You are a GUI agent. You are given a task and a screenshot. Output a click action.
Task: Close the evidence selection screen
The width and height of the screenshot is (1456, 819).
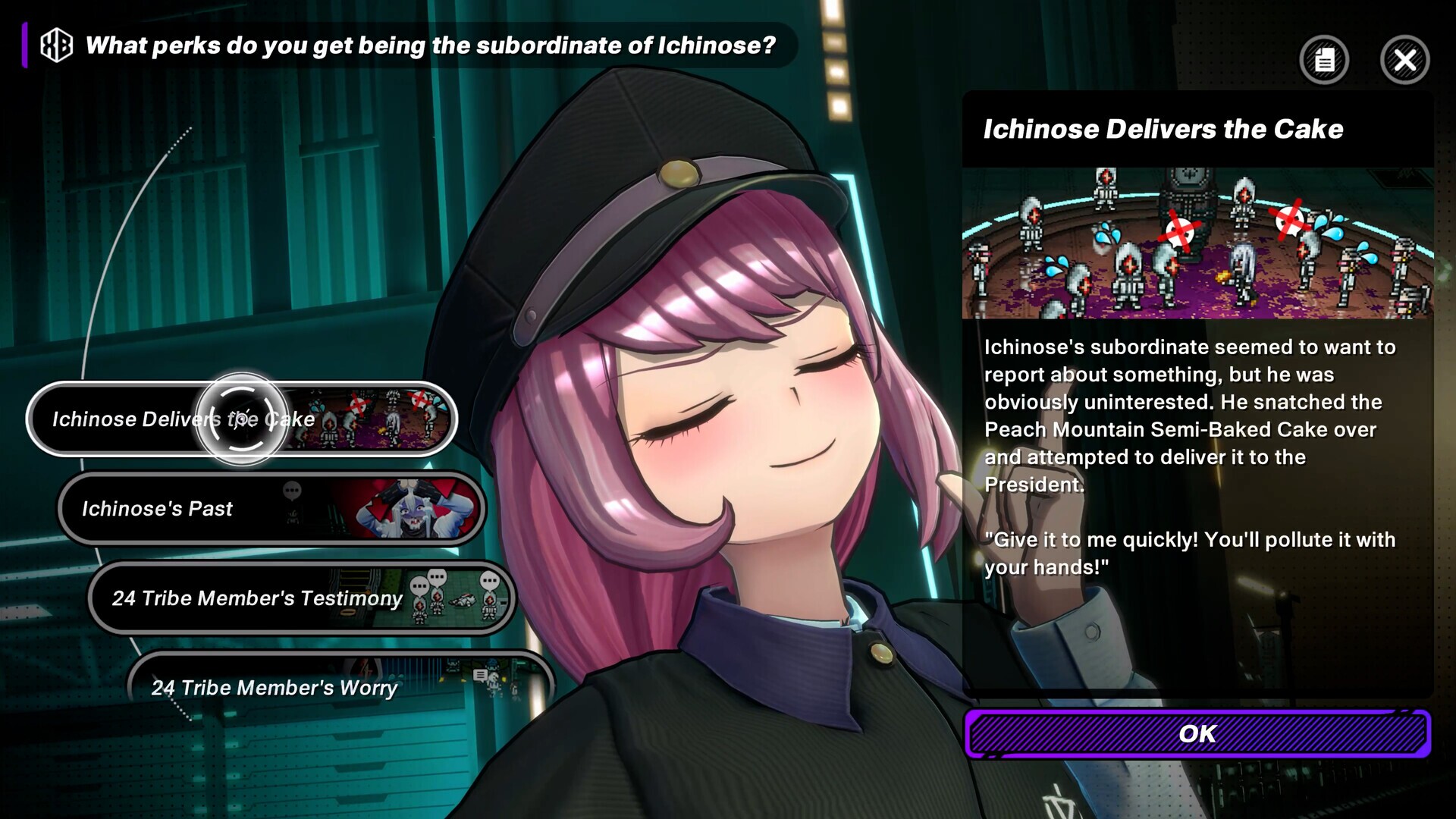click(1404, 60)
